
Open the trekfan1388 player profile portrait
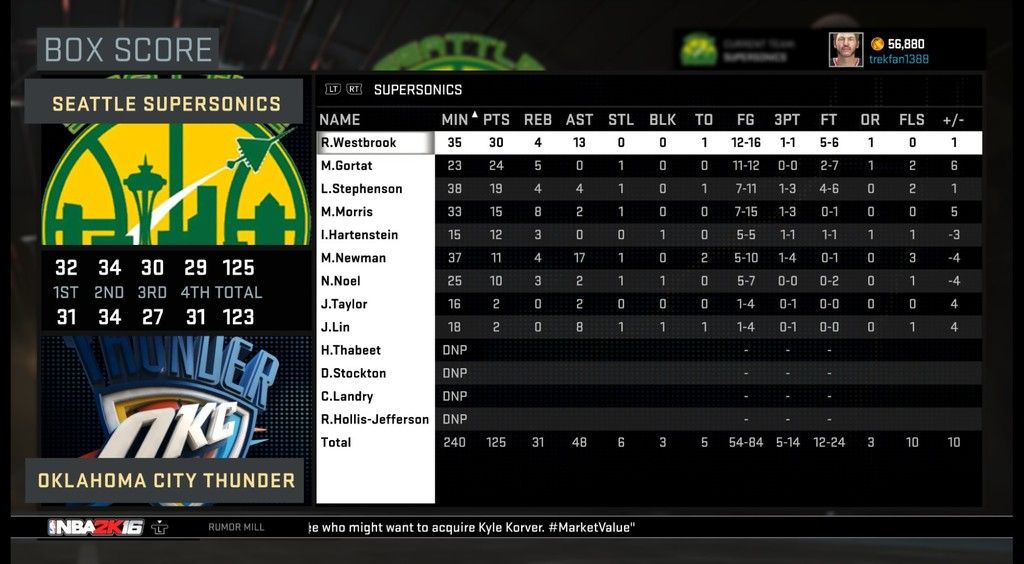(x=845, y=49)
